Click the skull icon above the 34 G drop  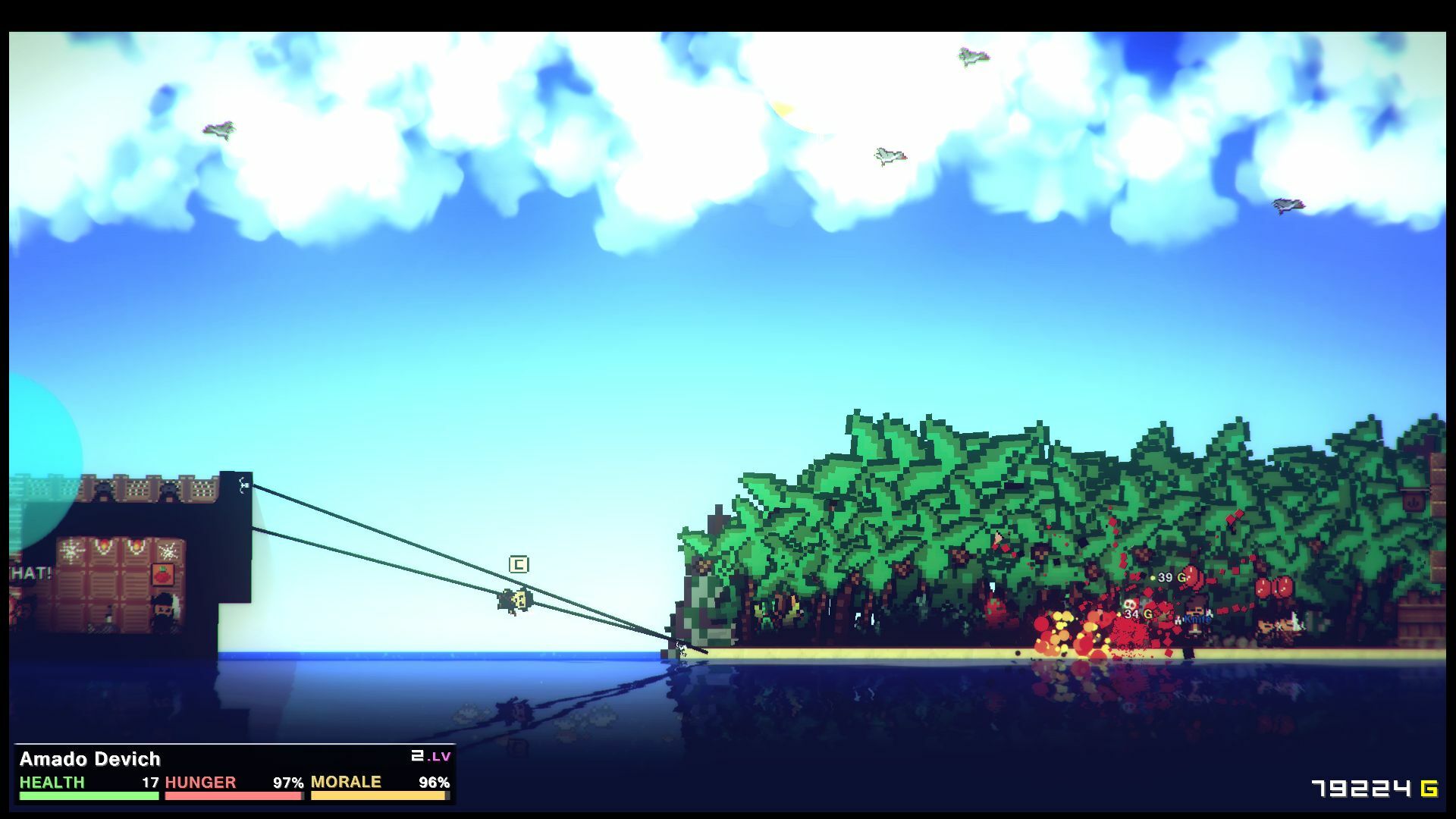coord(1130,604)
